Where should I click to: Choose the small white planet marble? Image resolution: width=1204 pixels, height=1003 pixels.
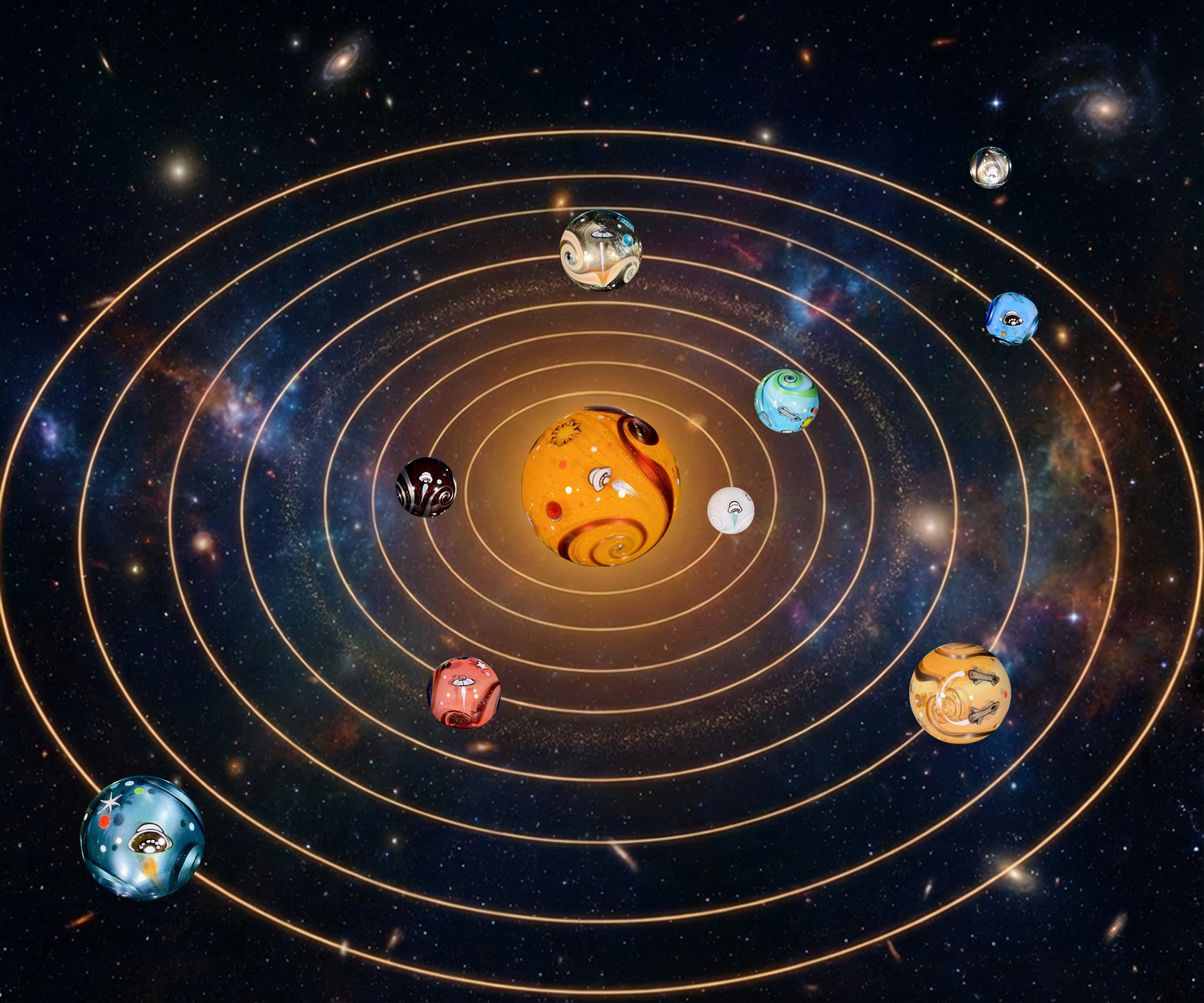coord(731,510)
